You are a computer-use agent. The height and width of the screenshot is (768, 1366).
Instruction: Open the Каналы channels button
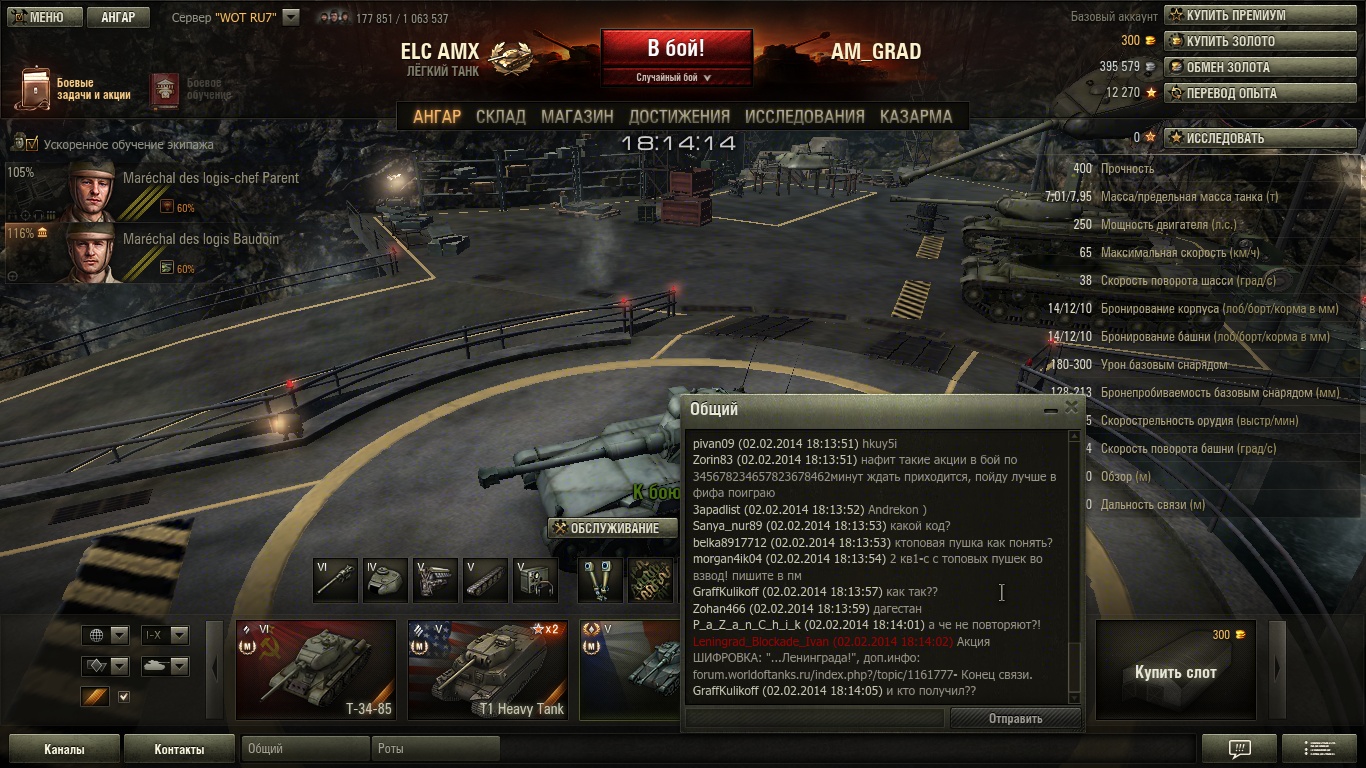pos(64,749)
